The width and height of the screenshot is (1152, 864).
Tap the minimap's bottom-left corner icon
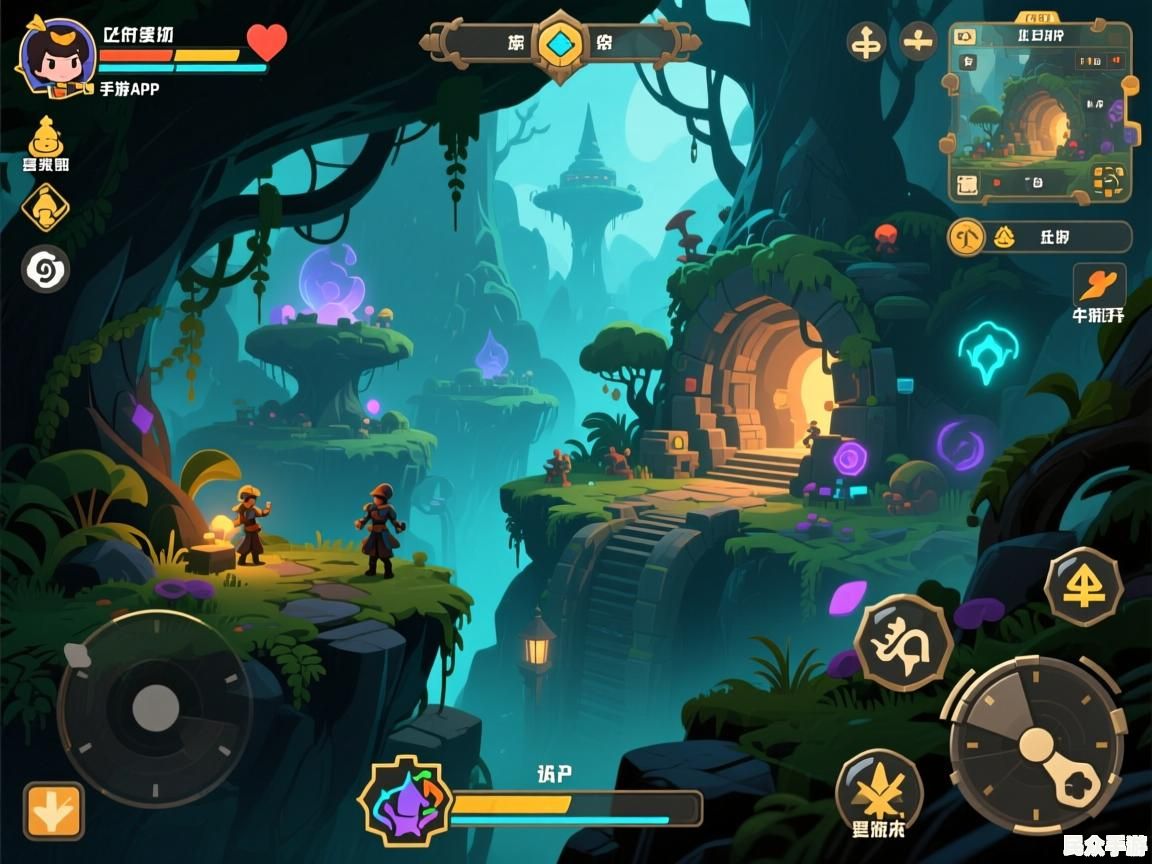[966, 184]
